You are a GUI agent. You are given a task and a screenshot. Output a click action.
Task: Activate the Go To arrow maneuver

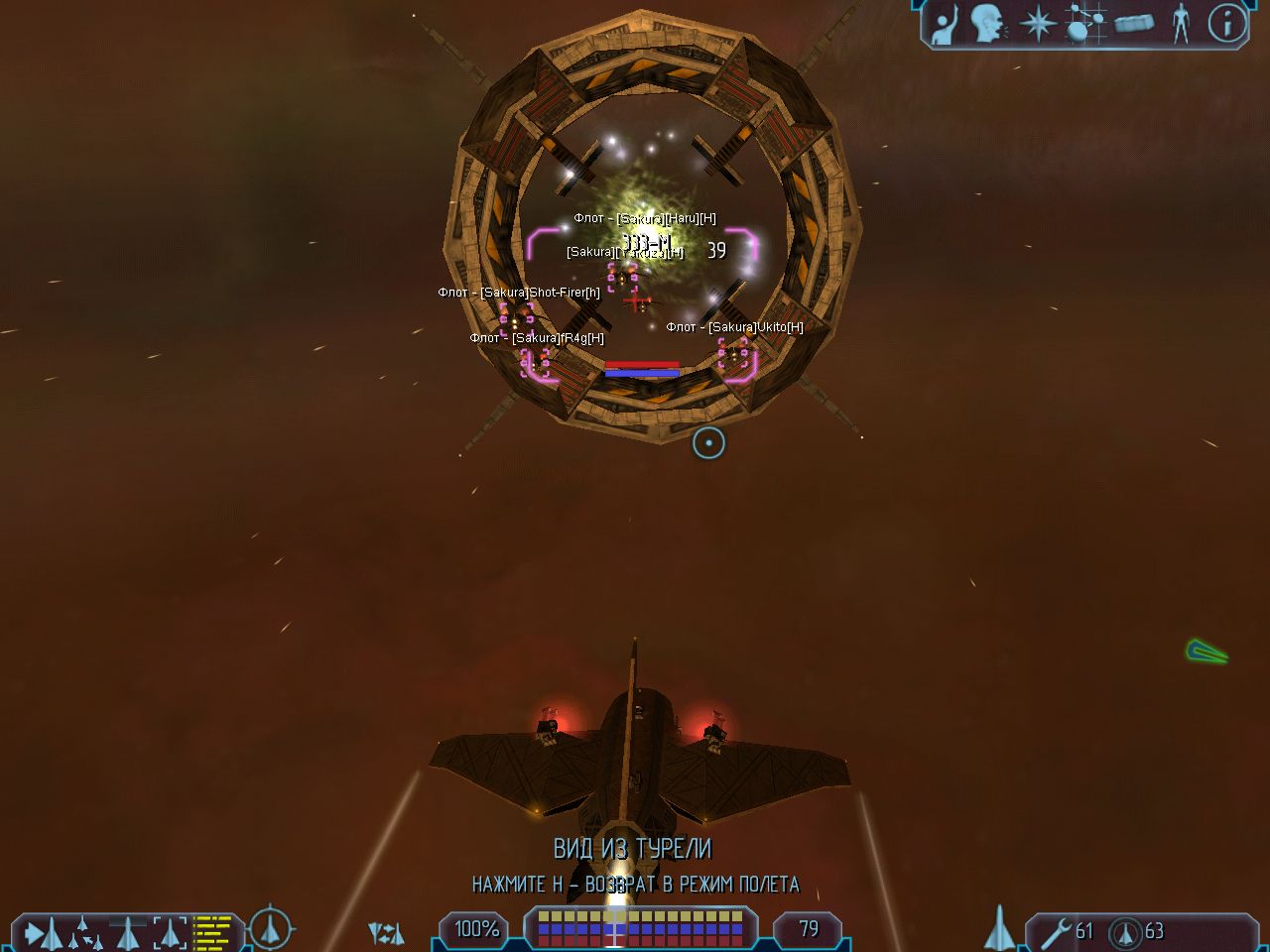click(x=43, y=932)
